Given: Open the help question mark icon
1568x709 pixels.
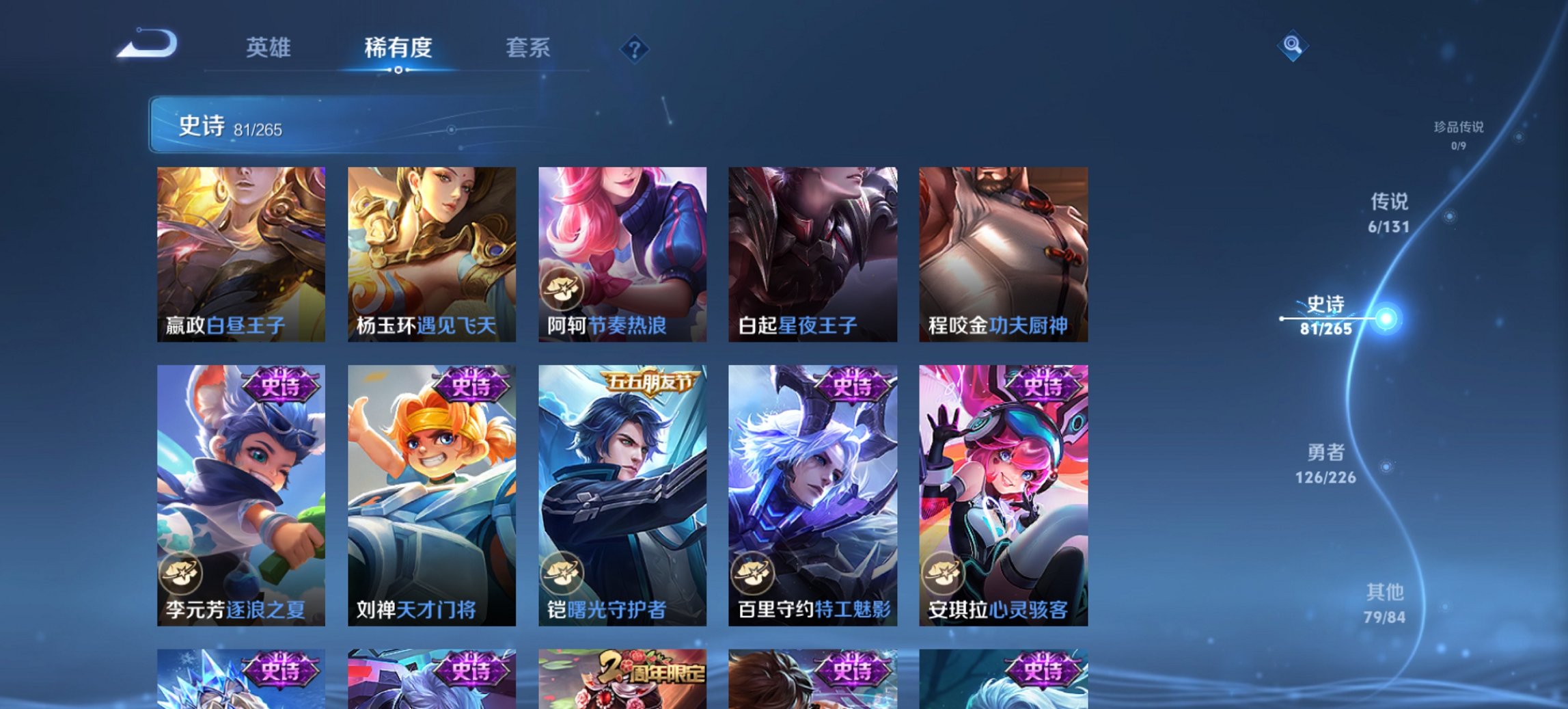Looking at the screenshot, I should pos(634,48).
